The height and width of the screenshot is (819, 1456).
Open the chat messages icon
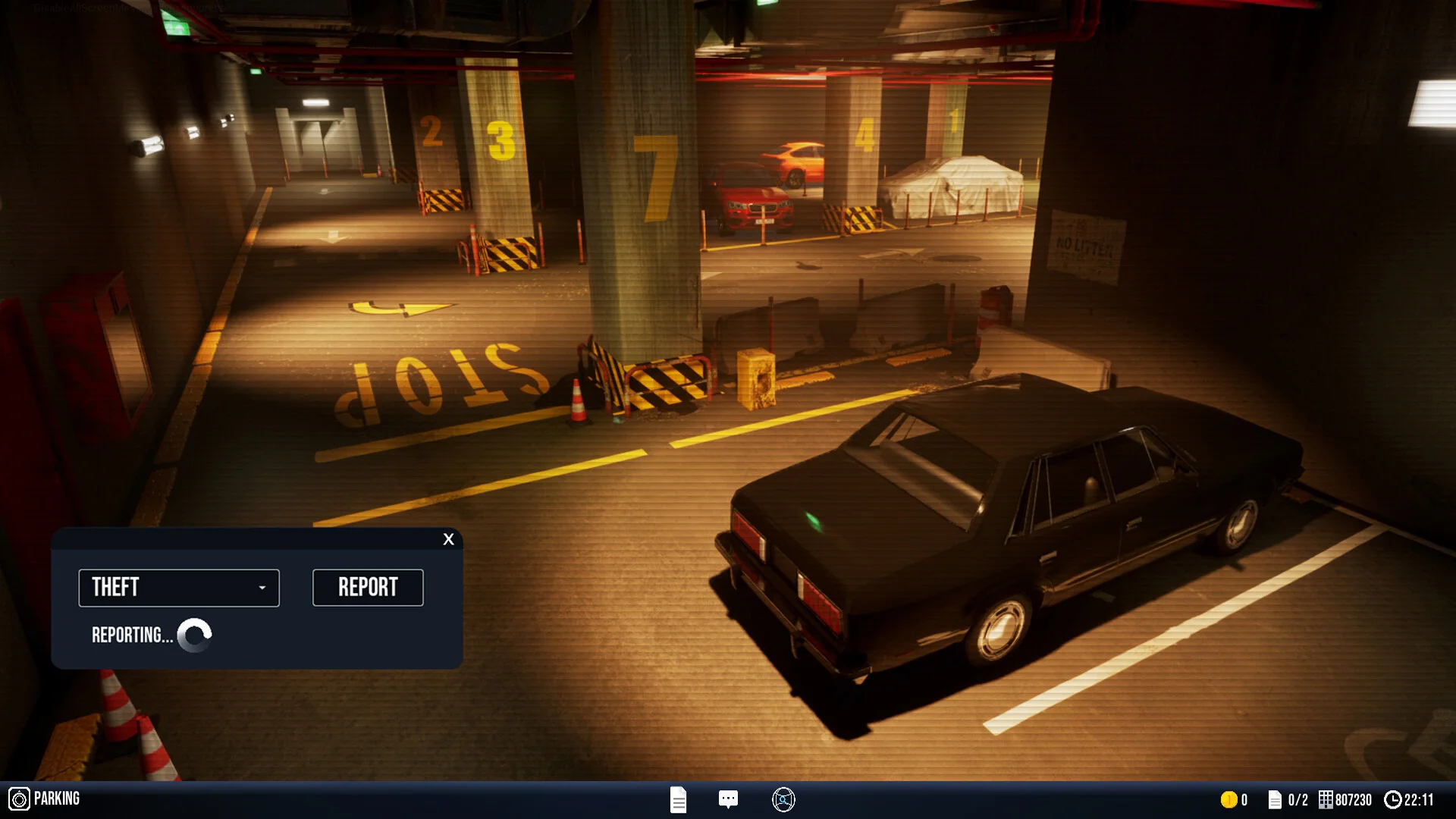click(x=728, y=799)
